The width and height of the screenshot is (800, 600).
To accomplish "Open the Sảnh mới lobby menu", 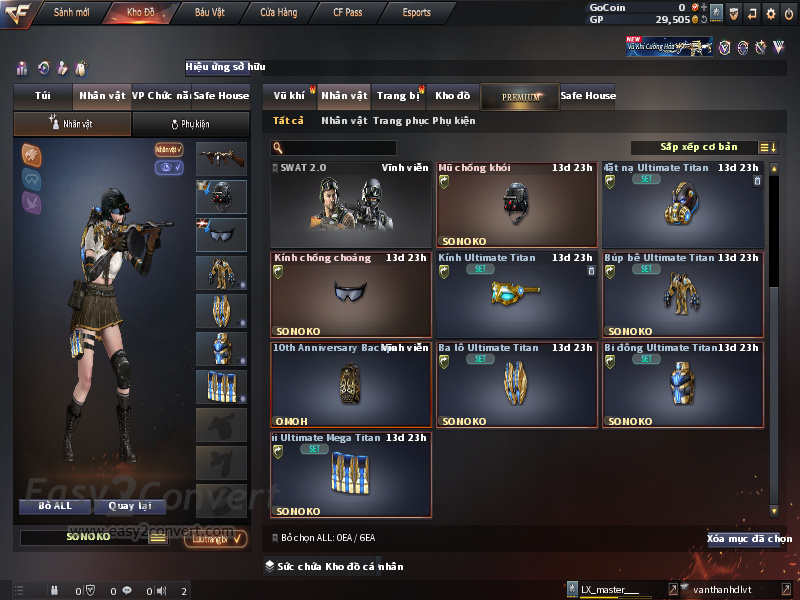I will [70, 13].
